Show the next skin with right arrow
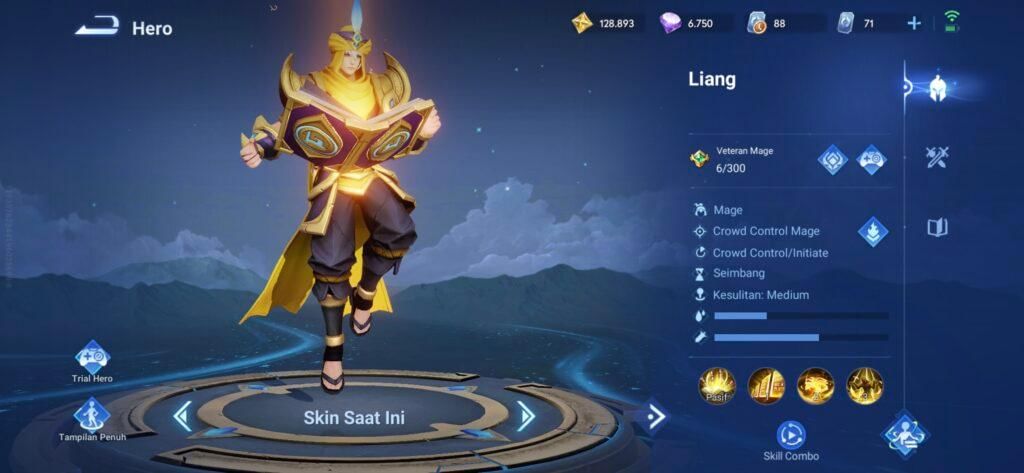The width and height of the screenshot is (1024, 473). pyautogui.click(x=526, y=416)
